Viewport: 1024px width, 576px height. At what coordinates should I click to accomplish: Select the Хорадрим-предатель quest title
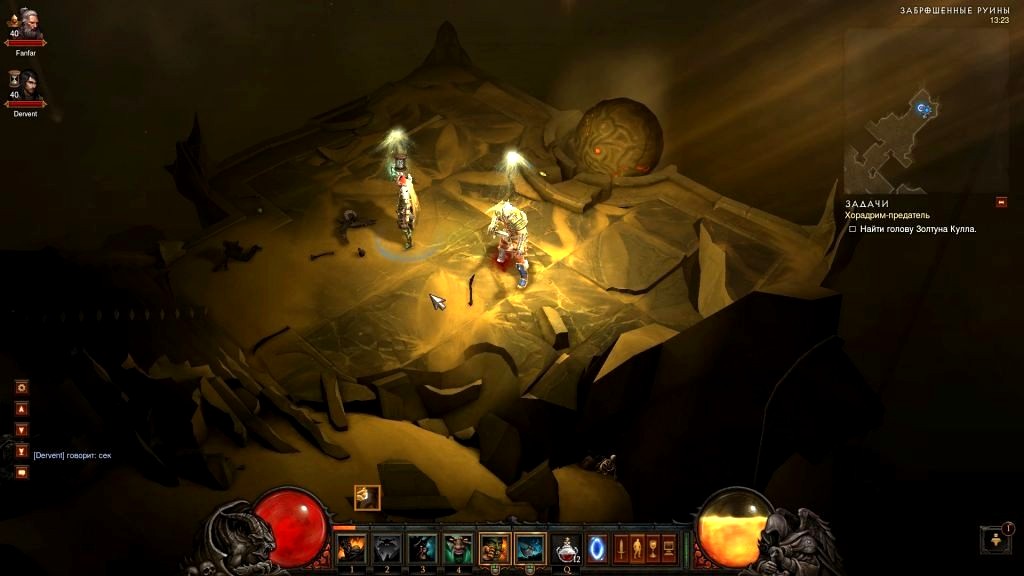pos(887,215)
